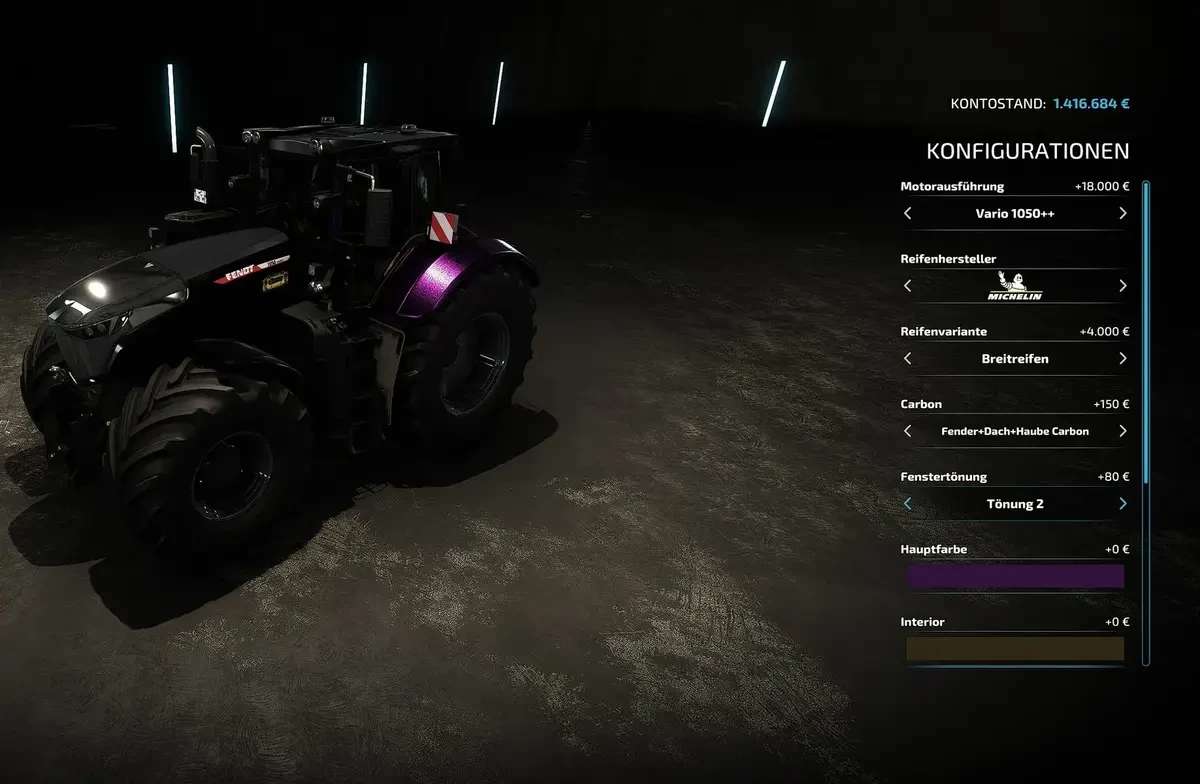
Task: Advance Fenstertönung past Tönung 2
Action: 1122,503
